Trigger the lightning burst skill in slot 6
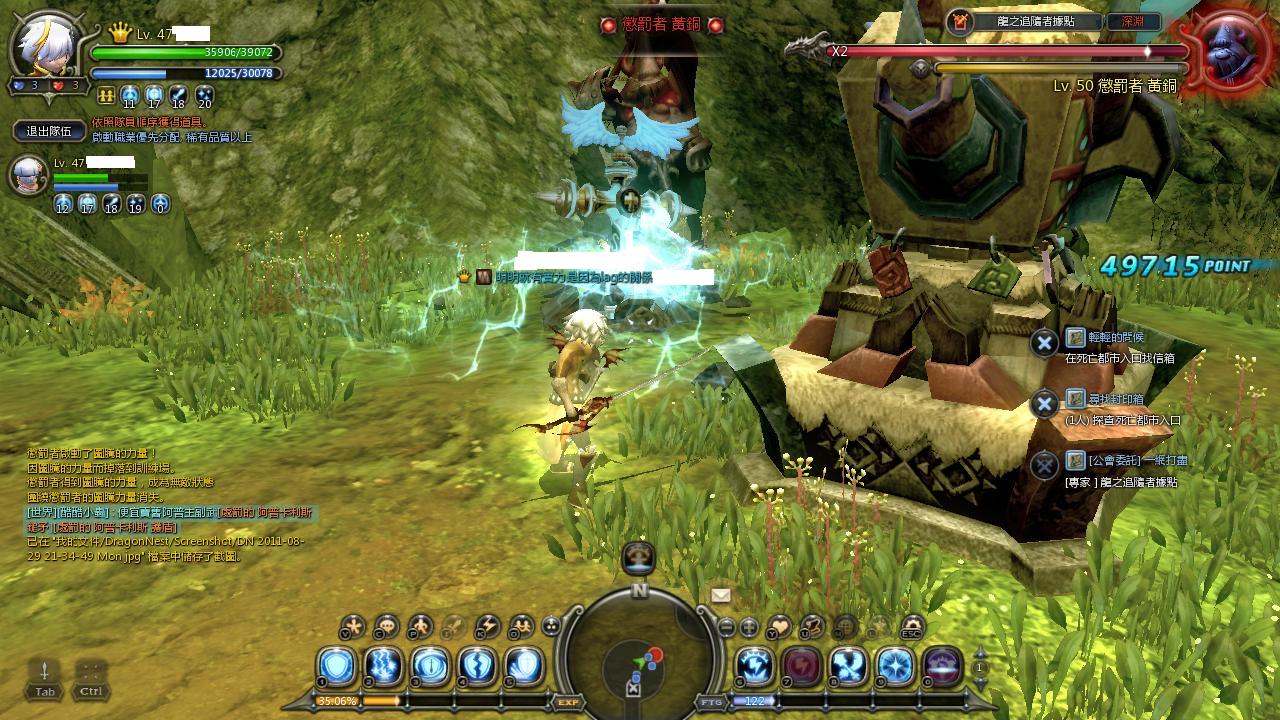 pyautogui.click(x=754, y=666)
